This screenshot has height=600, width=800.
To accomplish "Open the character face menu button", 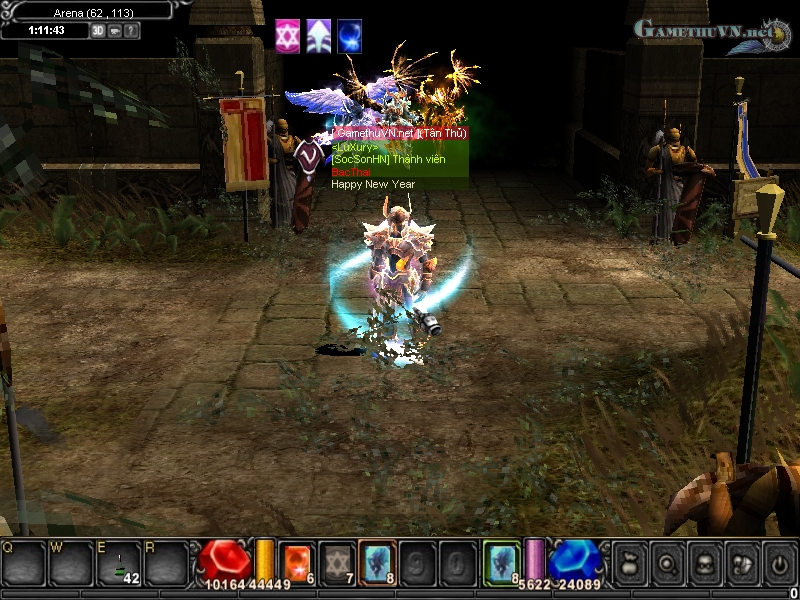I will tap(704, 563).
